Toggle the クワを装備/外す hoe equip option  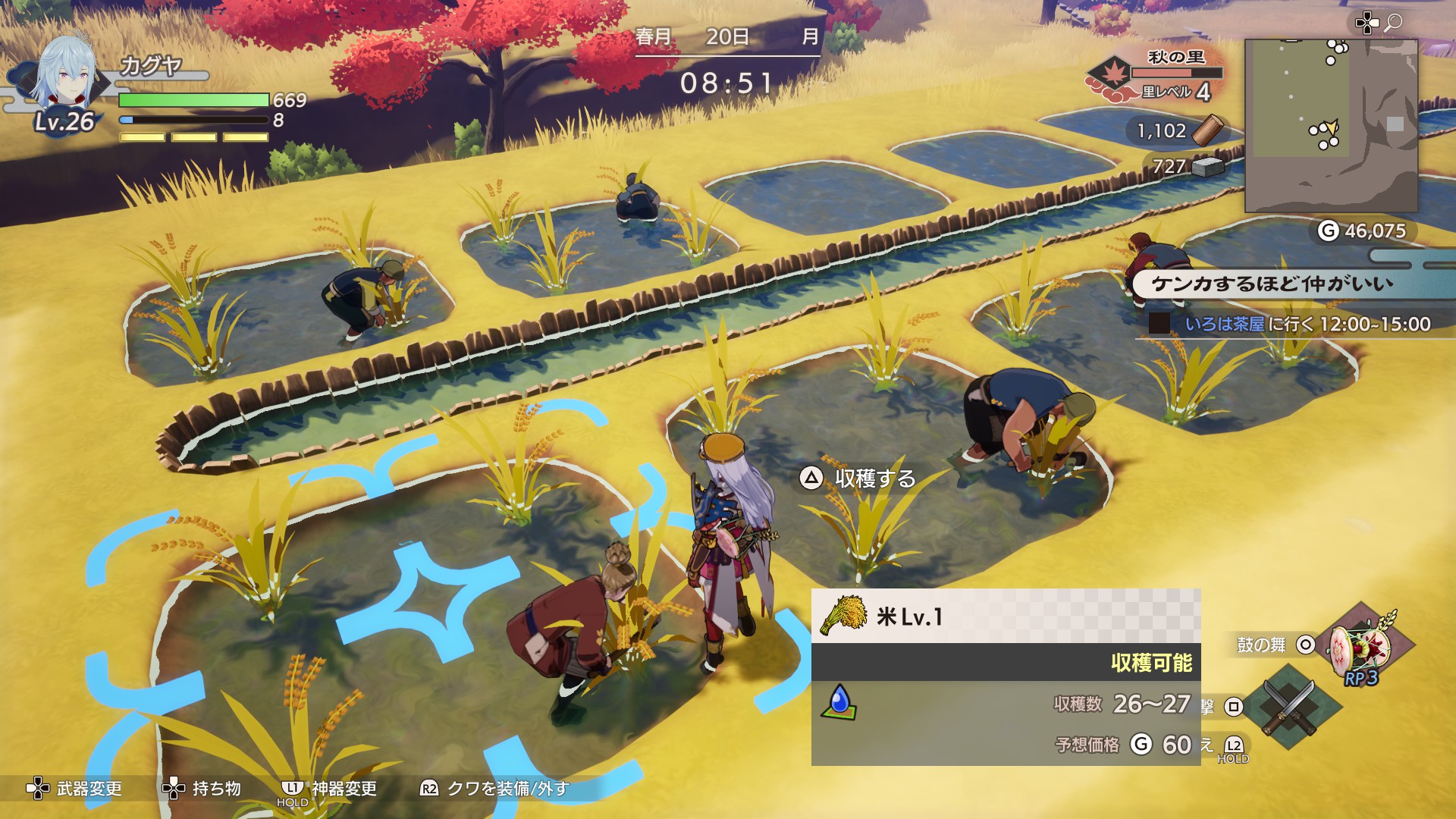coord(494,789)
